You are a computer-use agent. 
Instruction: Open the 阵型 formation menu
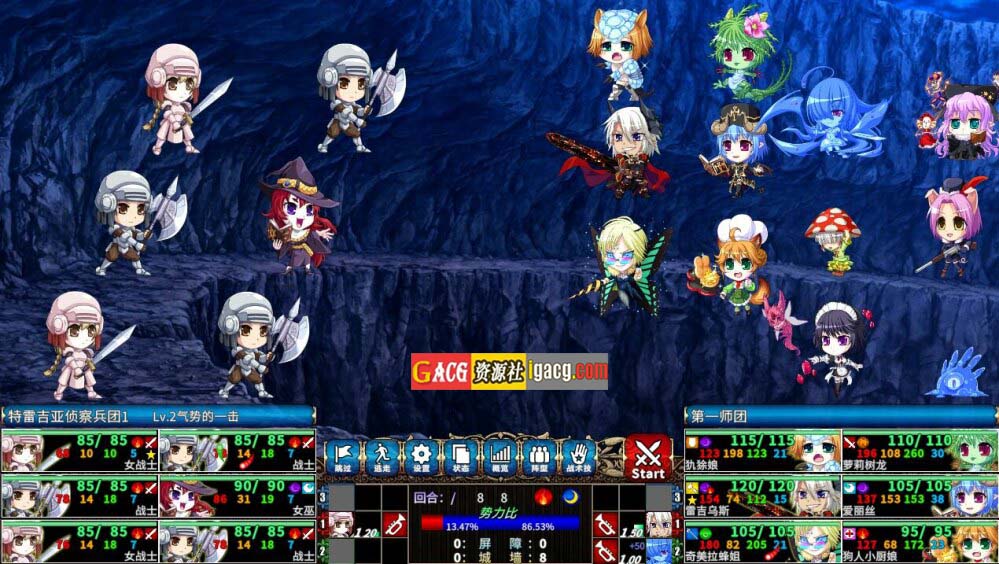[x=539, y=458]
